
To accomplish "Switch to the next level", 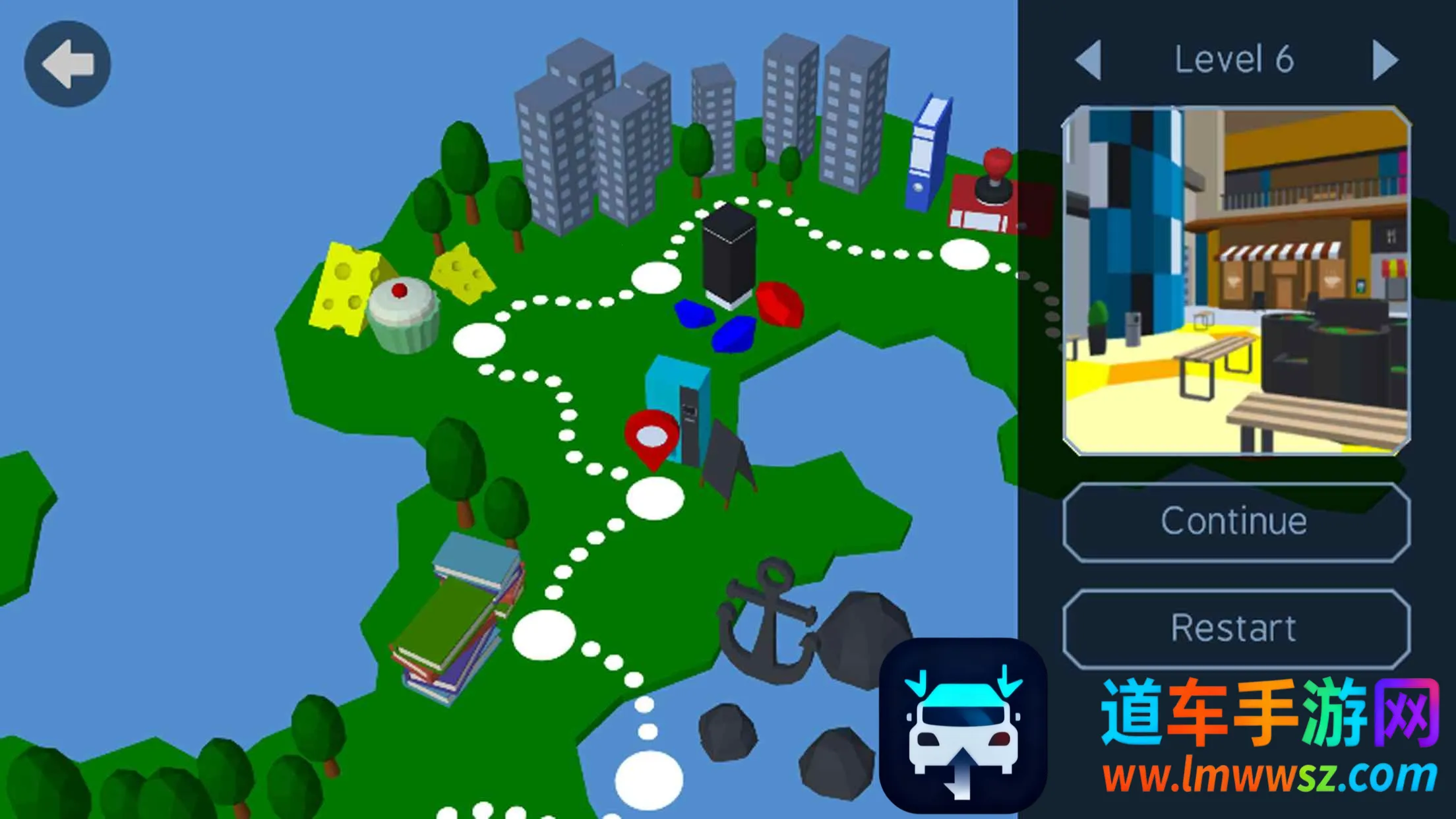I will coord(1384,60).
